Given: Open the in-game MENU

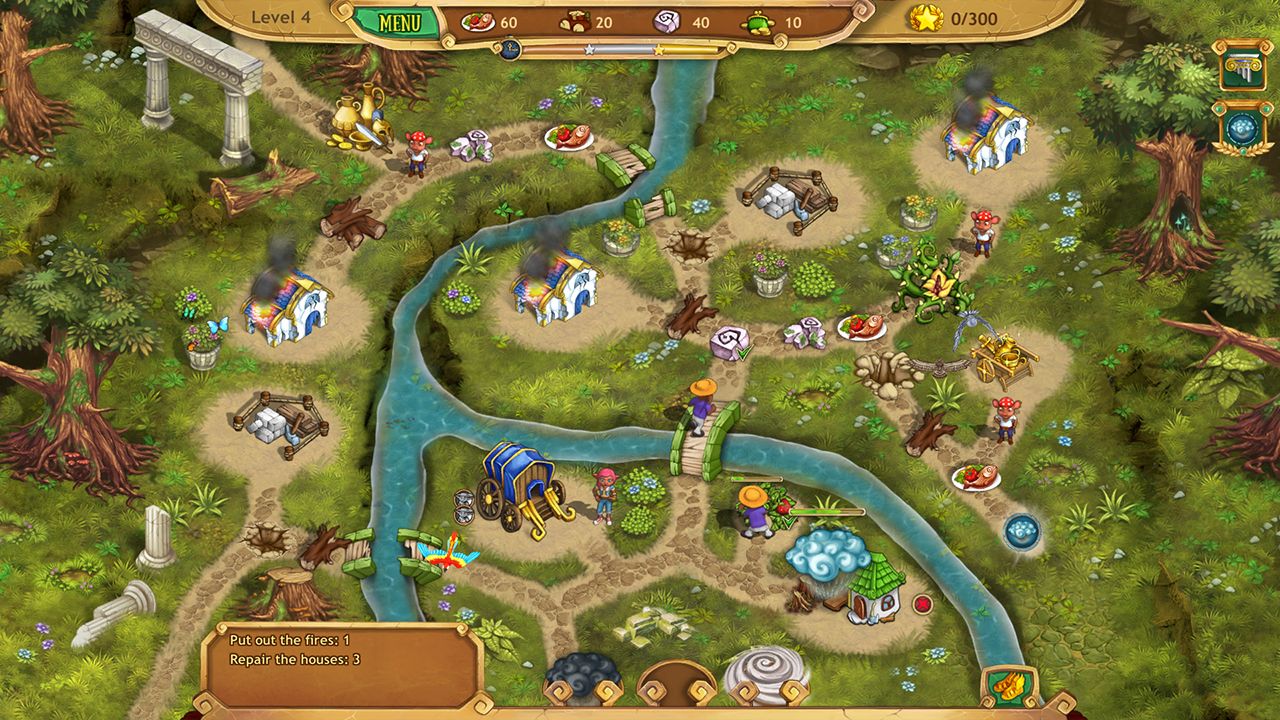Looking at the screenshot, I should pos(400,19).
